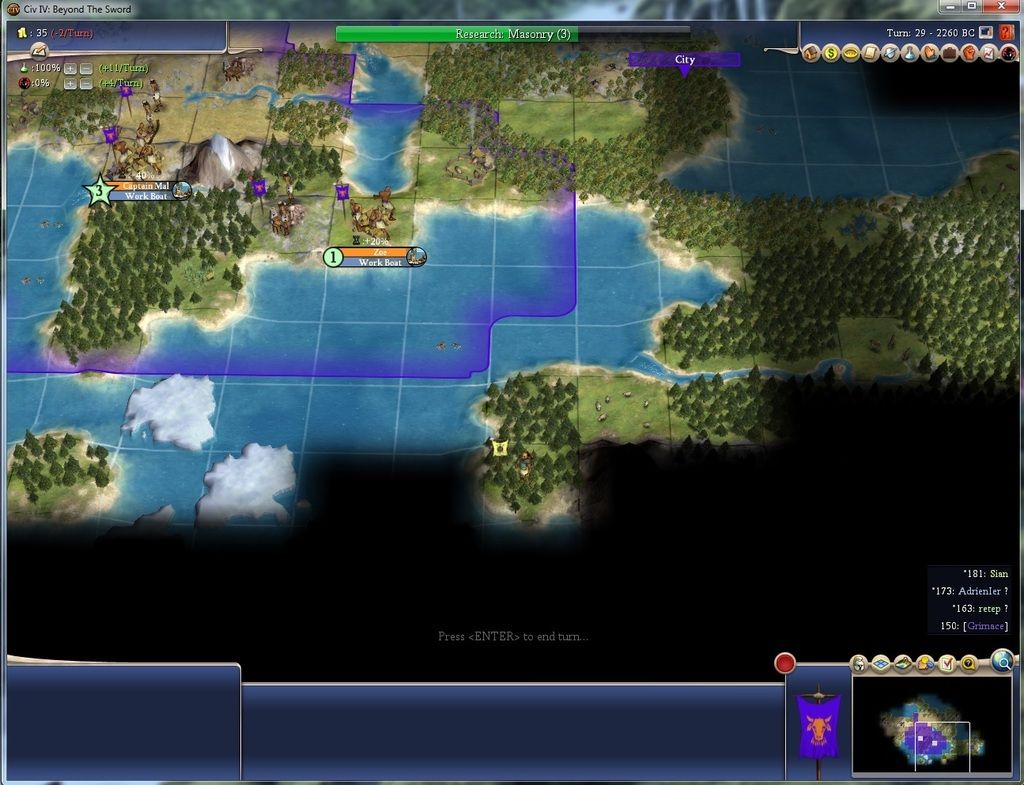
Task: Toggle the scores checklist icon
Action: (x=947, y=663)
